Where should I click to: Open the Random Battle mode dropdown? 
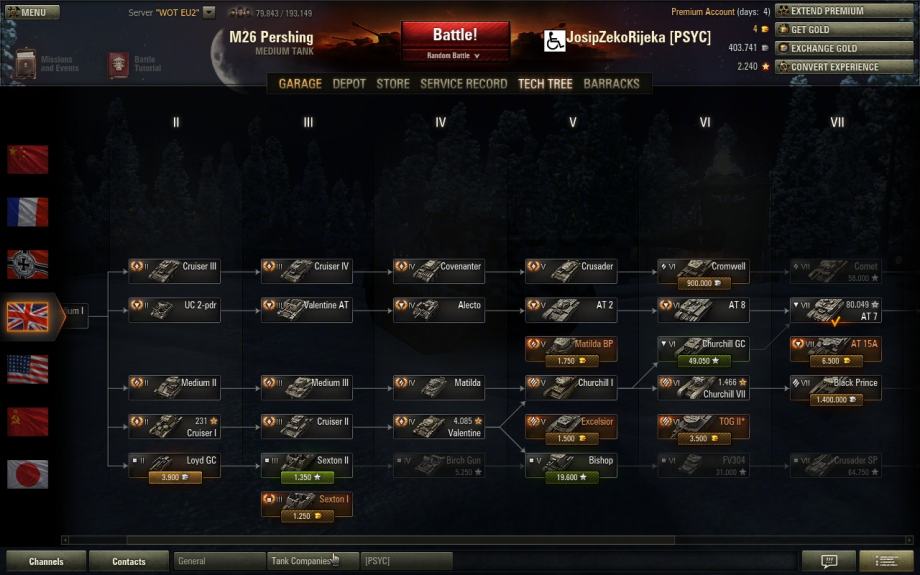pyautogui.click(x=455, y=56)
